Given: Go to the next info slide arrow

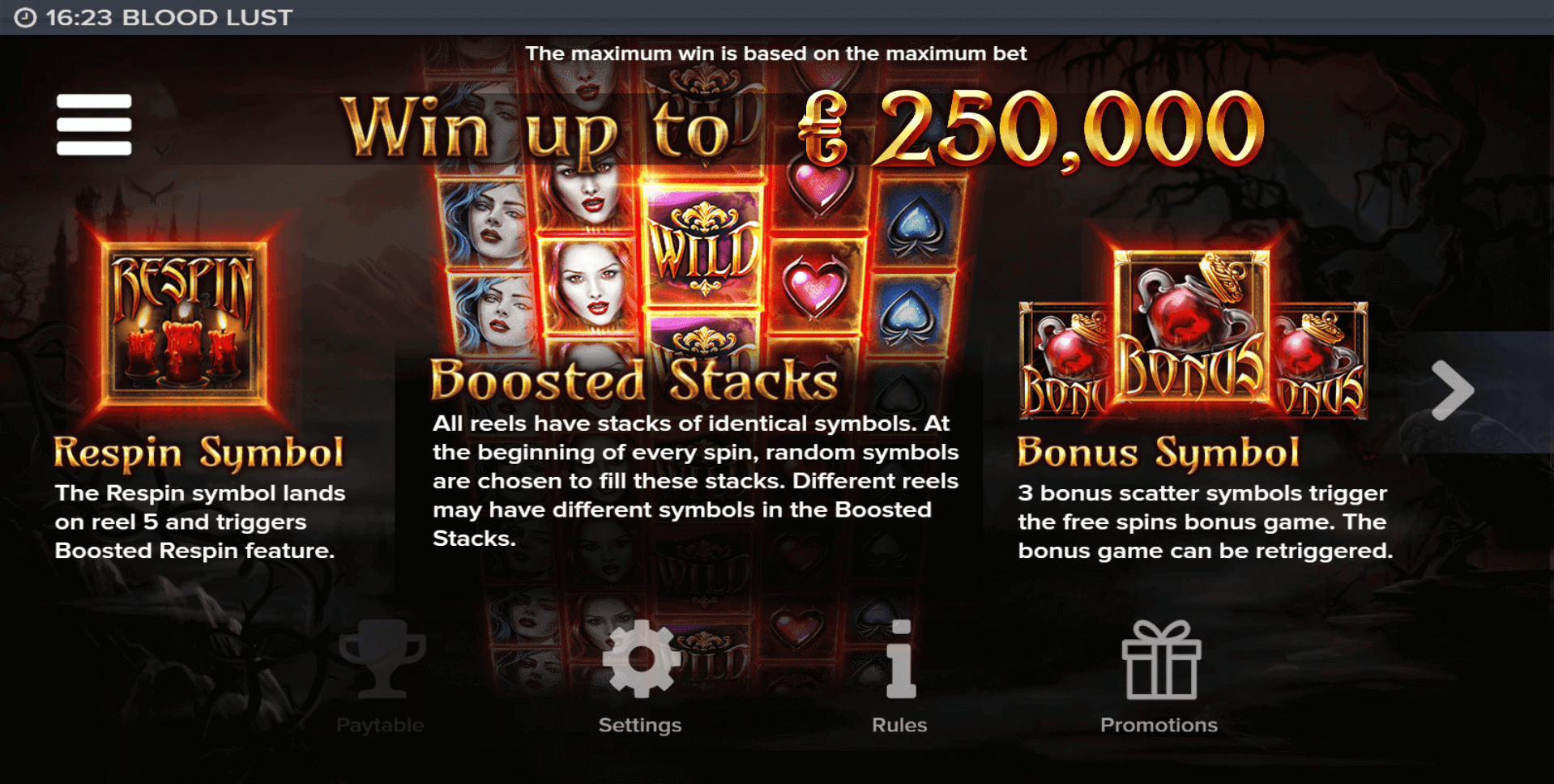Looking at the screenshot, I should tap(1452, 390).
